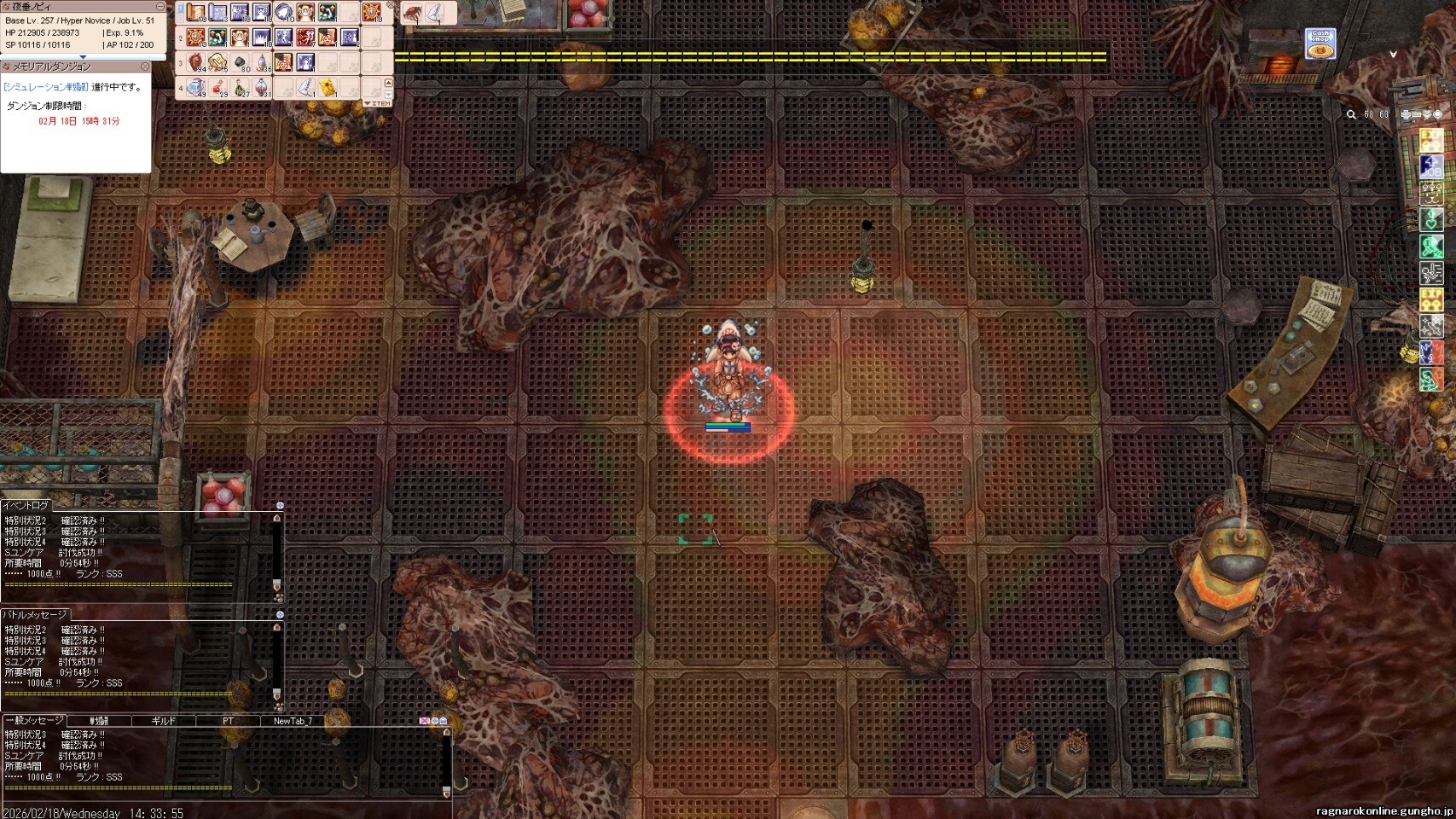Use the scroll skill in first hotbar slot
The height and width of the screenshot is (819, 1456).
pos(196,13)
